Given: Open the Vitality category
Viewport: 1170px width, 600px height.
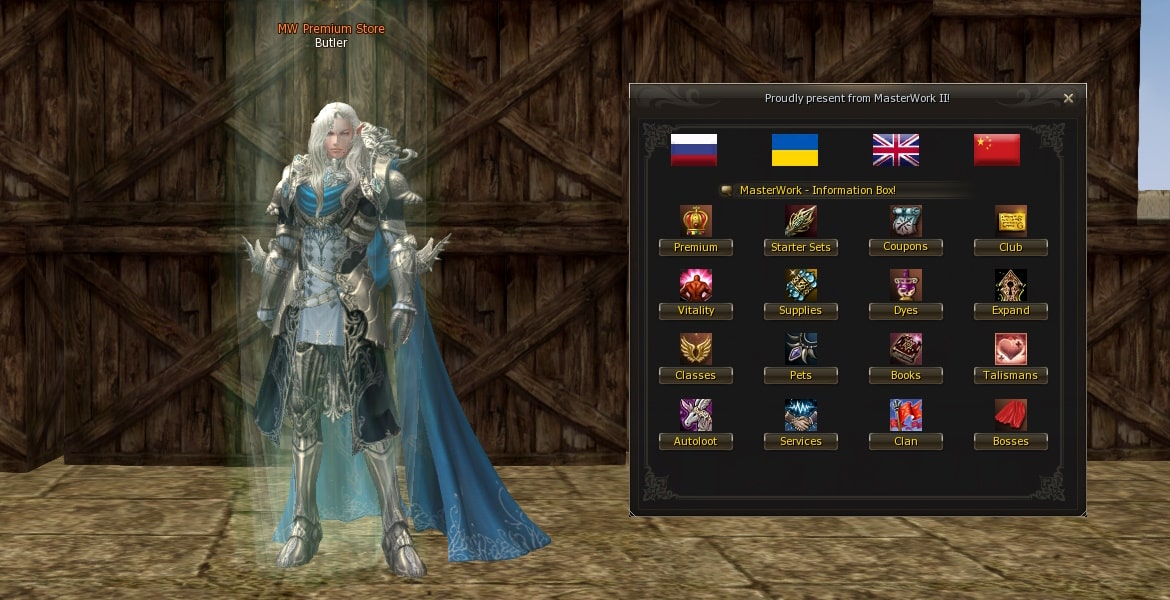Looking at the screenshot, I should (x=696, y=311).
